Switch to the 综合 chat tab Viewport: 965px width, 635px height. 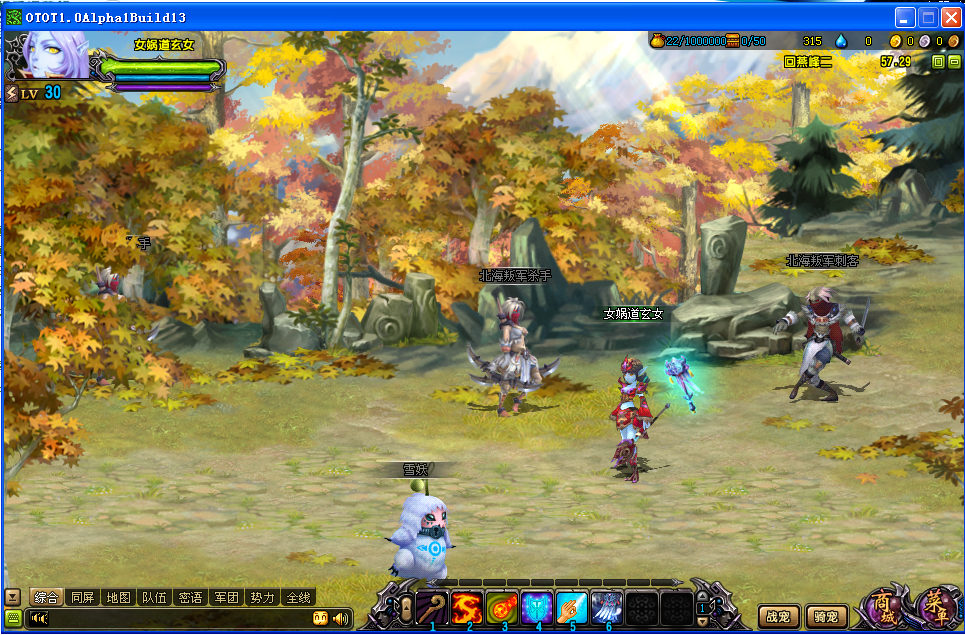tap(47, 597)
